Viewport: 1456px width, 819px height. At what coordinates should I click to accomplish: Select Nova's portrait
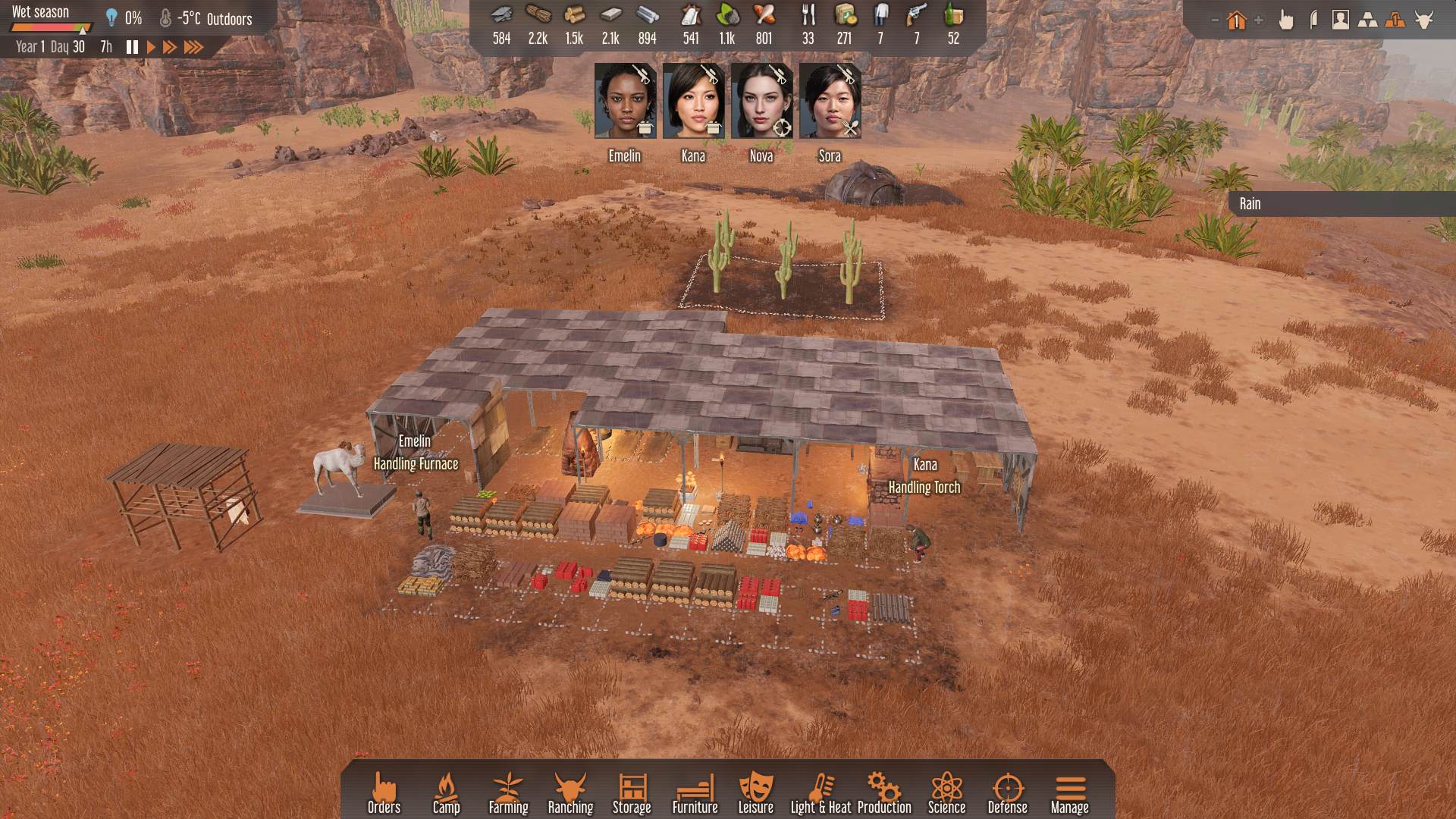coord(761,102)
